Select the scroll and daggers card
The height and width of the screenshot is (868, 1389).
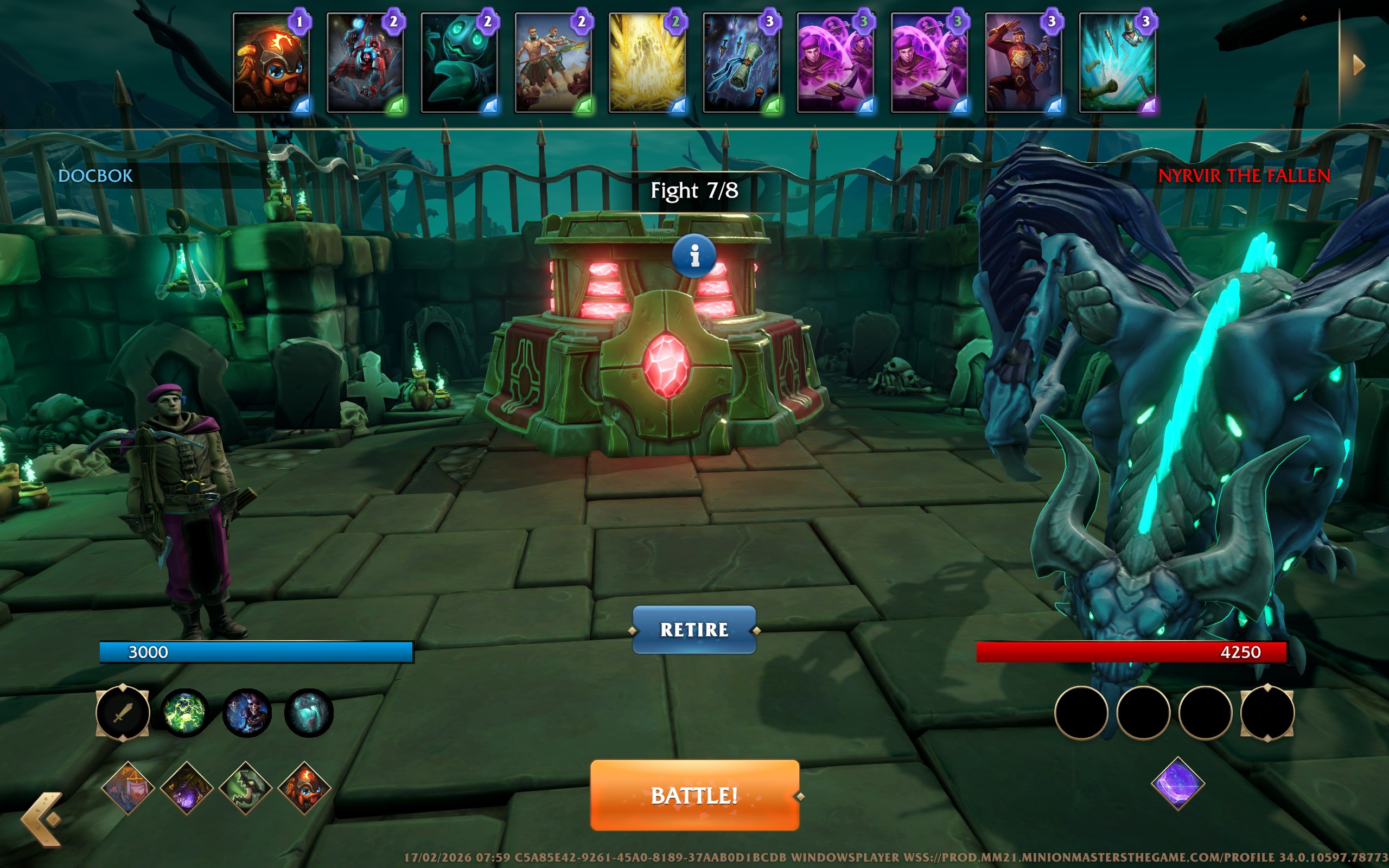(x=742, y=62)
